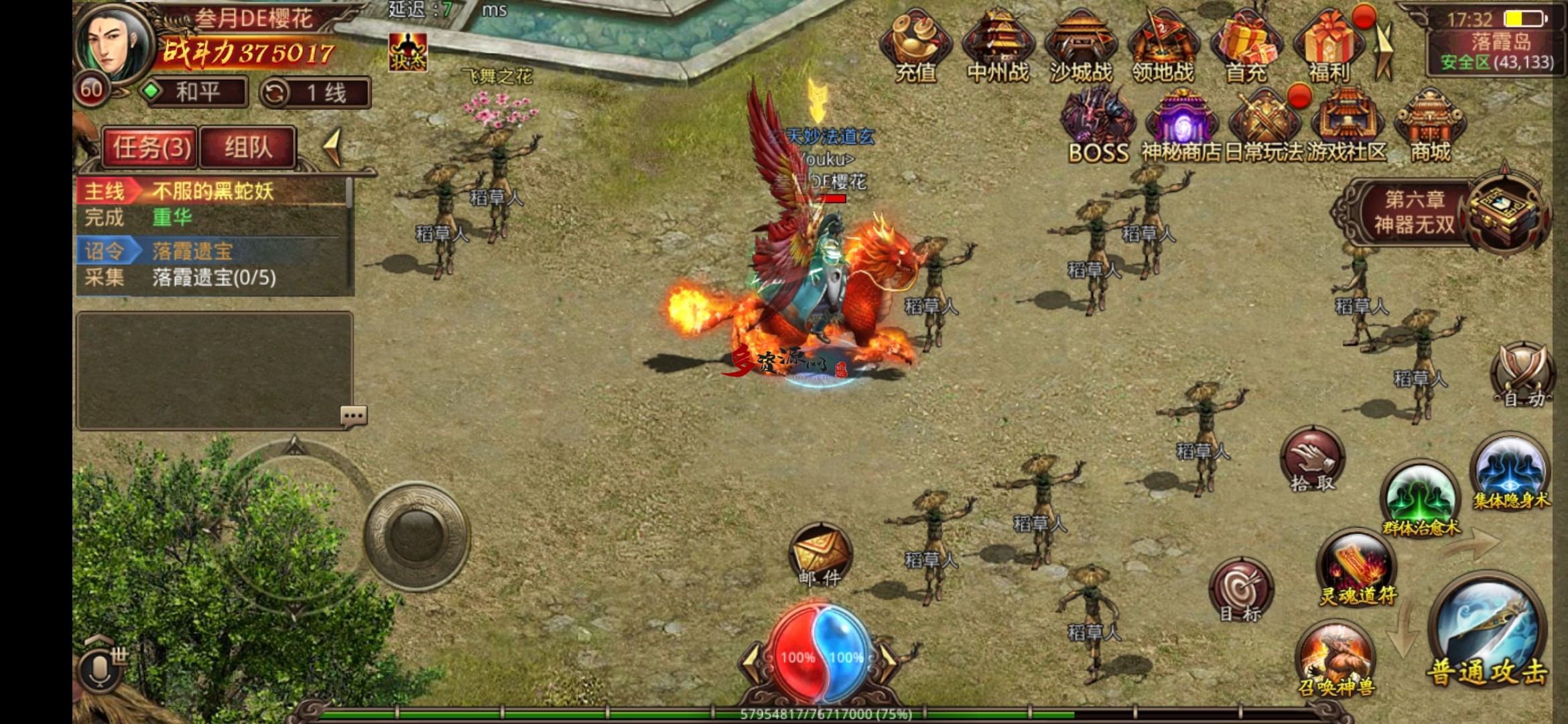Open the 充值 recharge menu
1568x724 pixels.
pyautogui.click(x=915, y=47)
